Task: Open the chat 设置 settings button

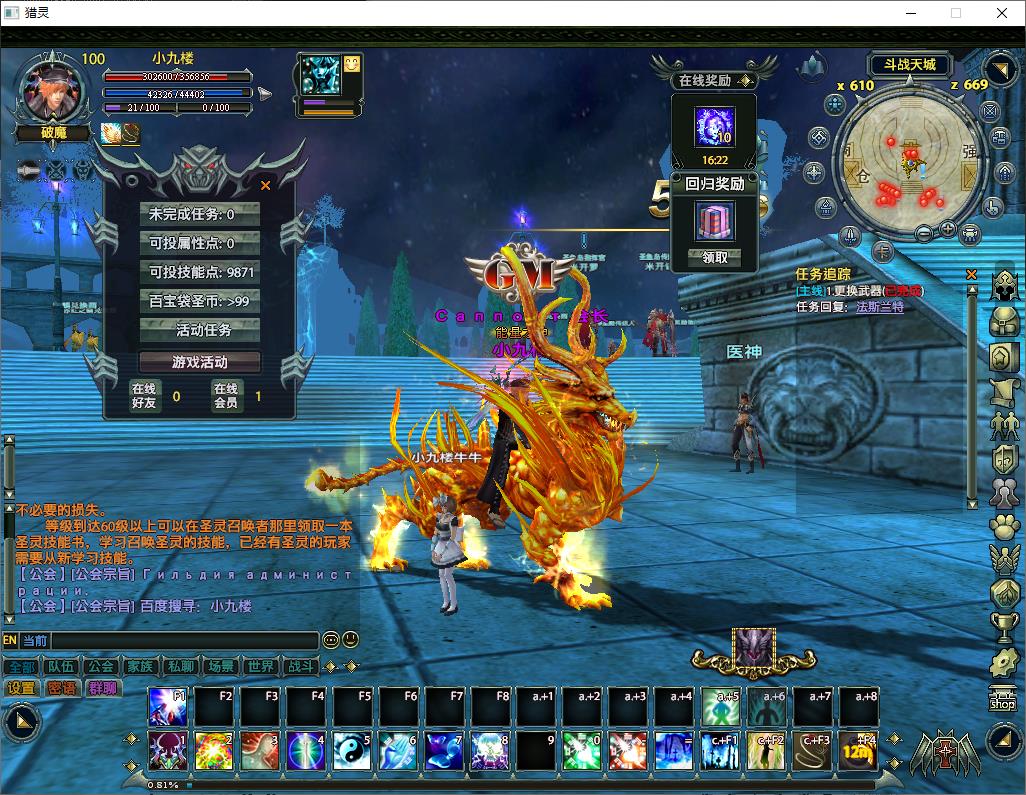Action: coord(21,688)
